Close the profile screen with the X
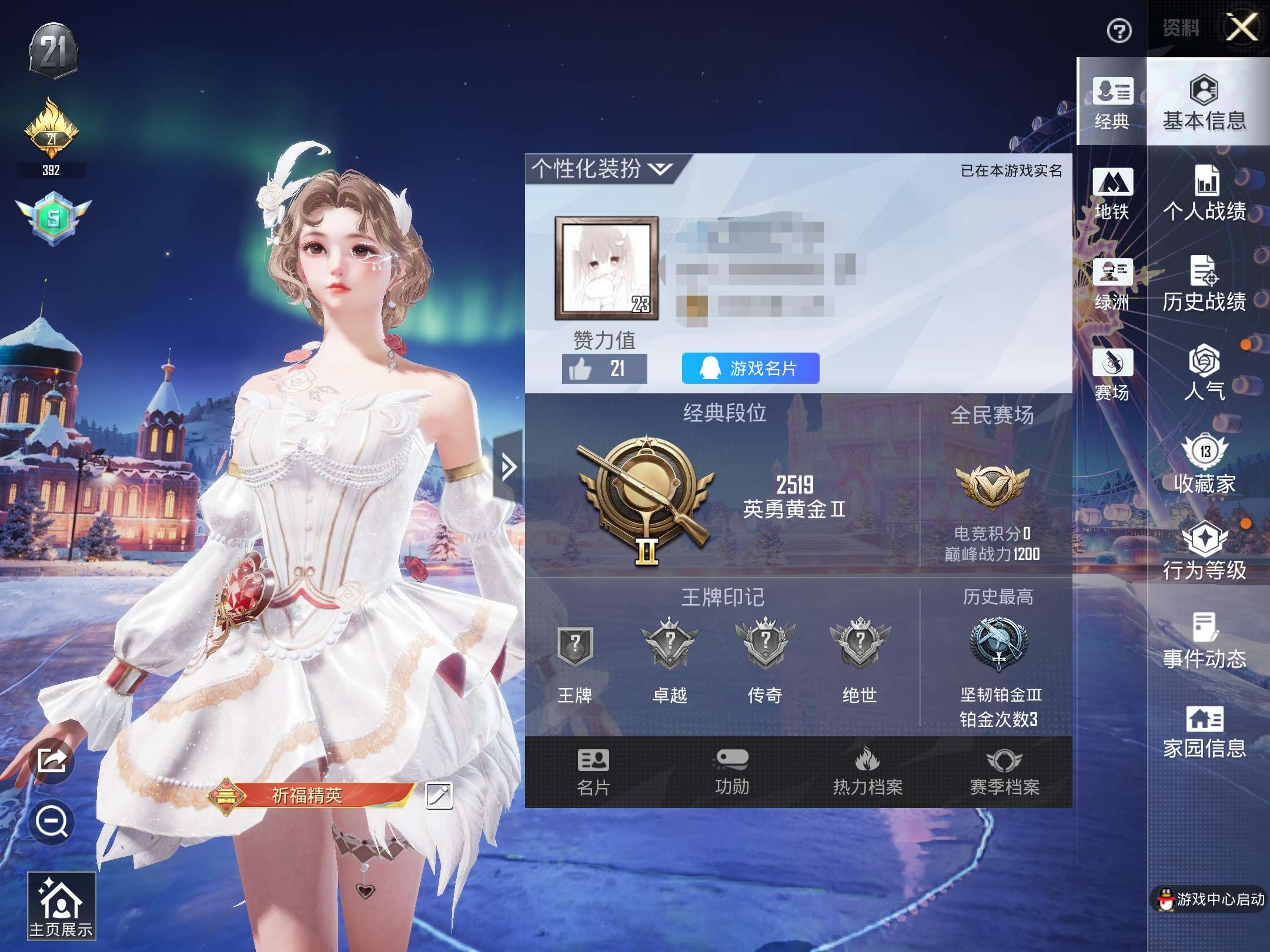Image resolution: width=1270 pixels, height=952 pixels. (1241, 28)
